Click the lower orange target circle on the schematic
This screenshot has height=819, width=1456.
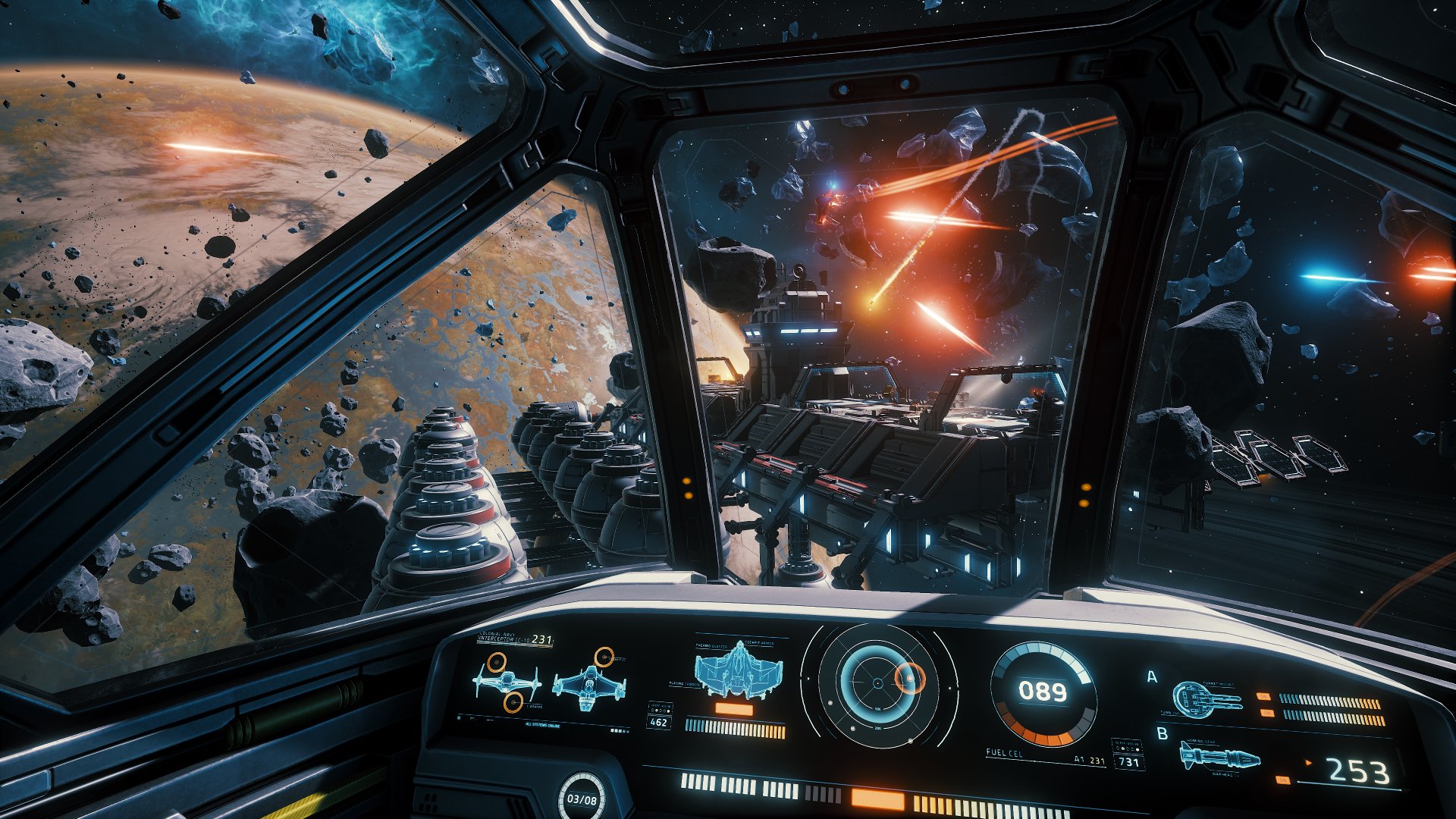pos(513,701)
